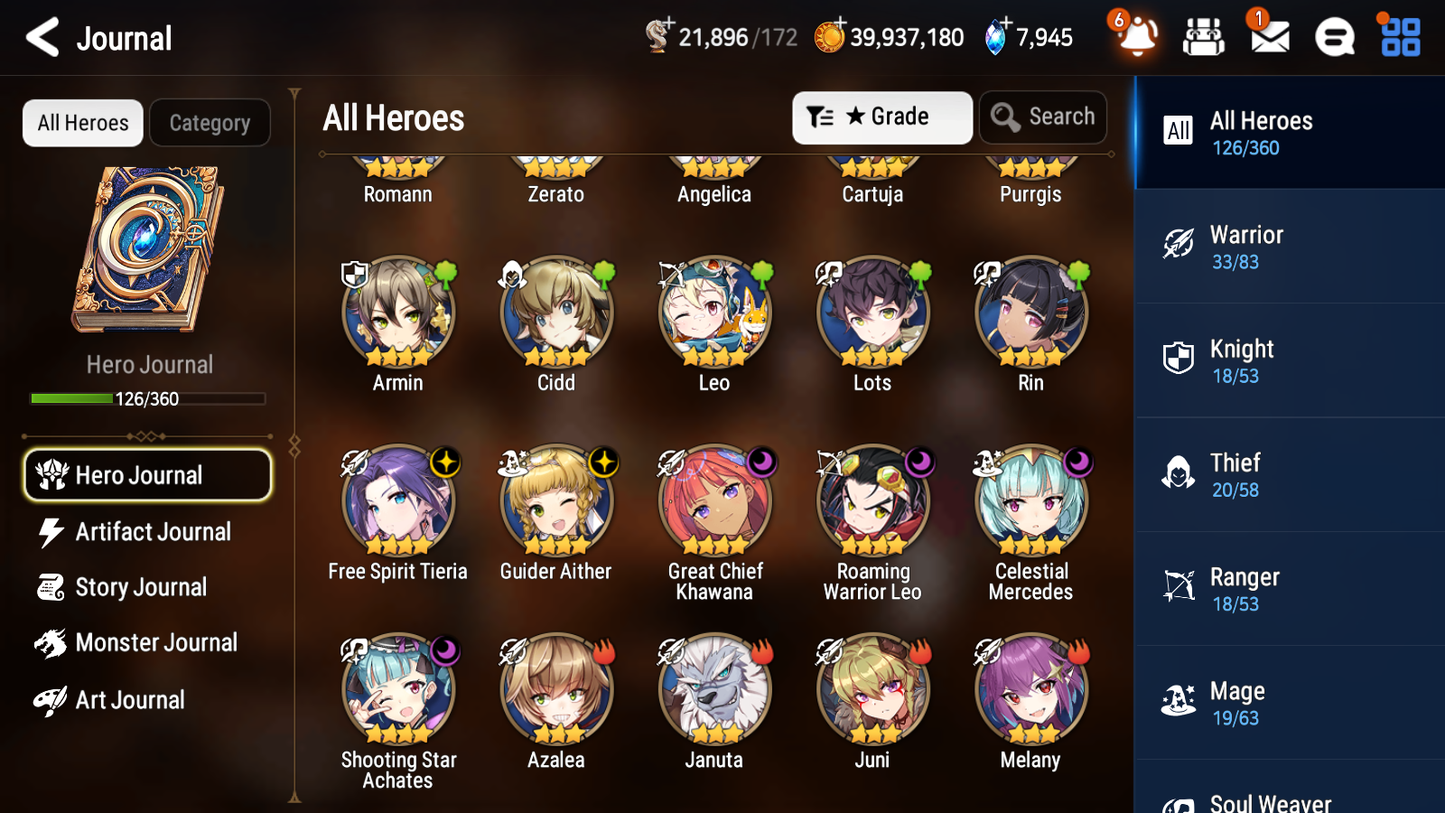This screenshot has width=1445, height=813.
Task: Open the Artifact Journal section
Action: point(152,532)
